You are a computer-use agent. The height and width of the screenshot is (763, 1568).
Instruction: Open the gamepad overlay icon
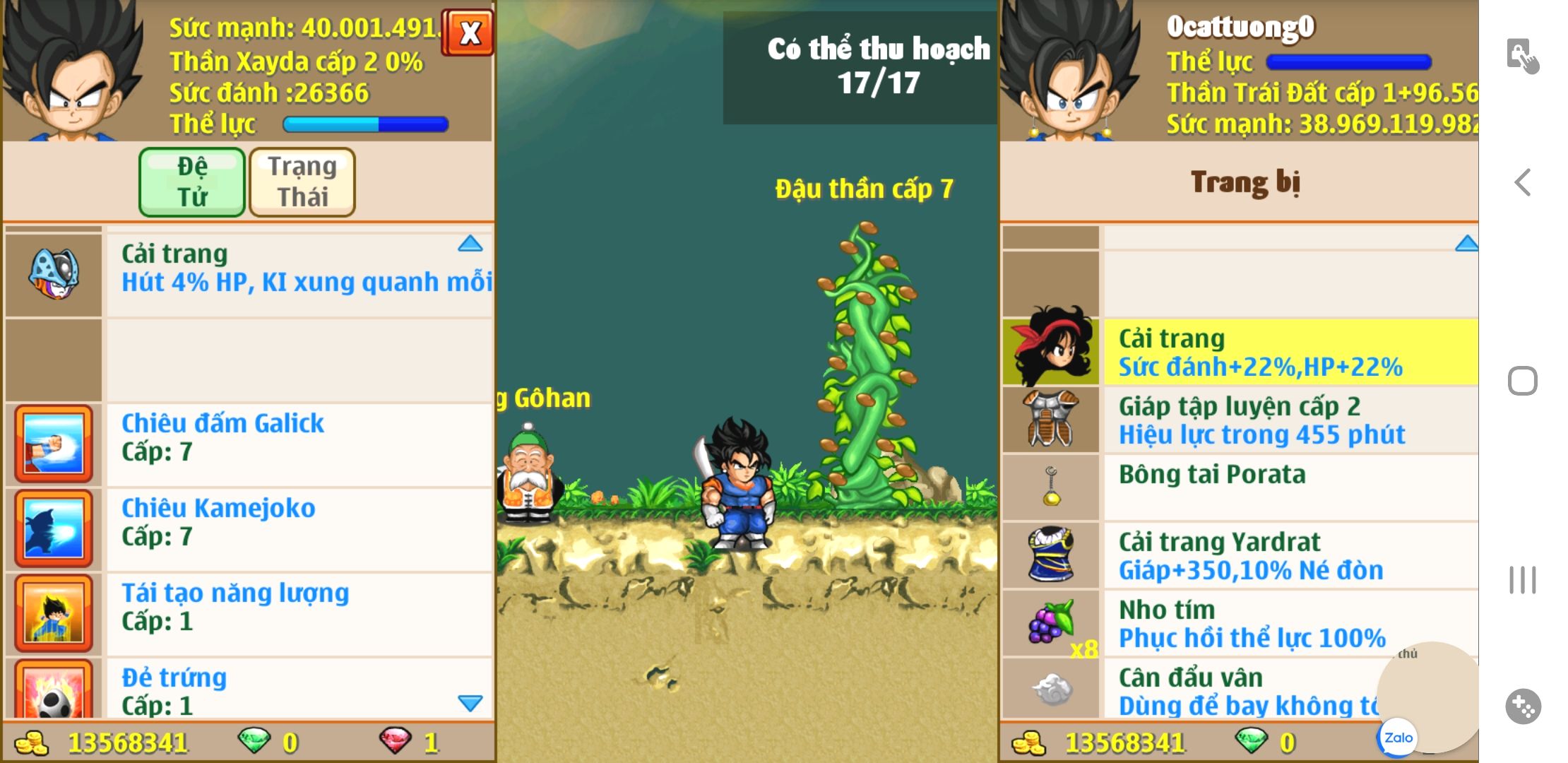click(x=1523, y=706)
